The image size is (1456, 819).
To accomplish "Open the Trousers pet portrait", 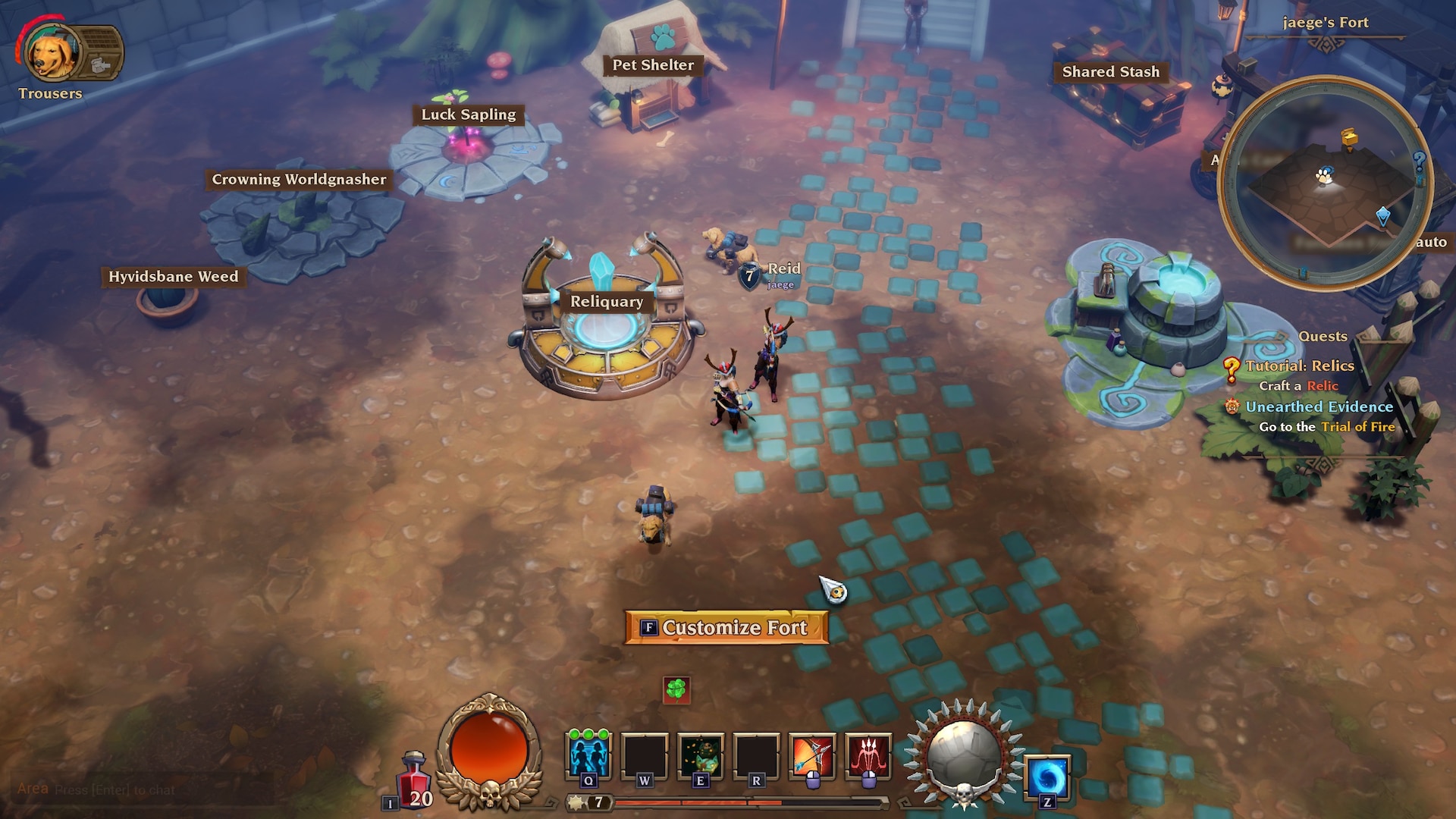I will [x=50, y=55].
